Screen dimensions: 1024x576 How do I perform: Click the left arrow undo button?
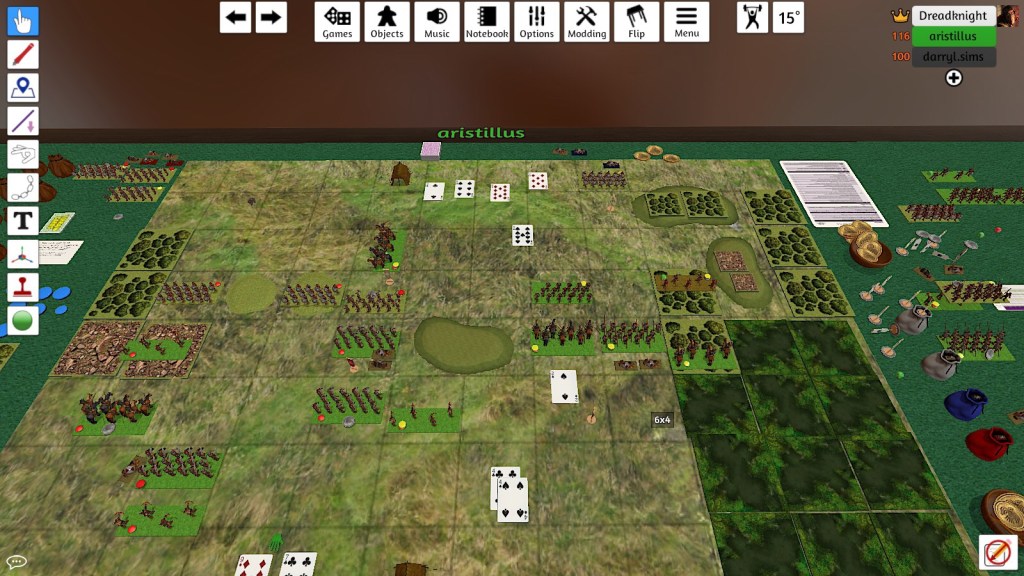pos(235,17)
